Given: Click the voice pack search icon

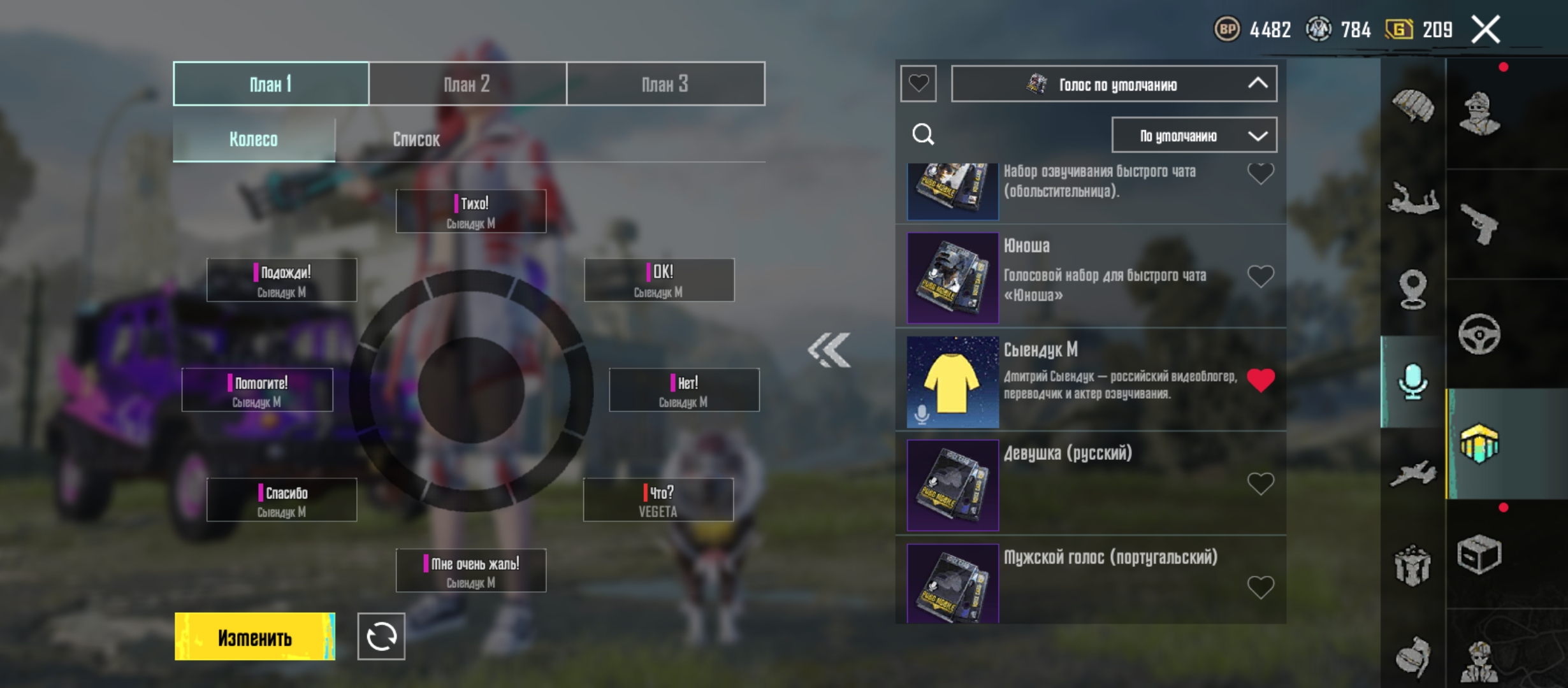Looking at the screenshot, I should click(x=923, y=134).
